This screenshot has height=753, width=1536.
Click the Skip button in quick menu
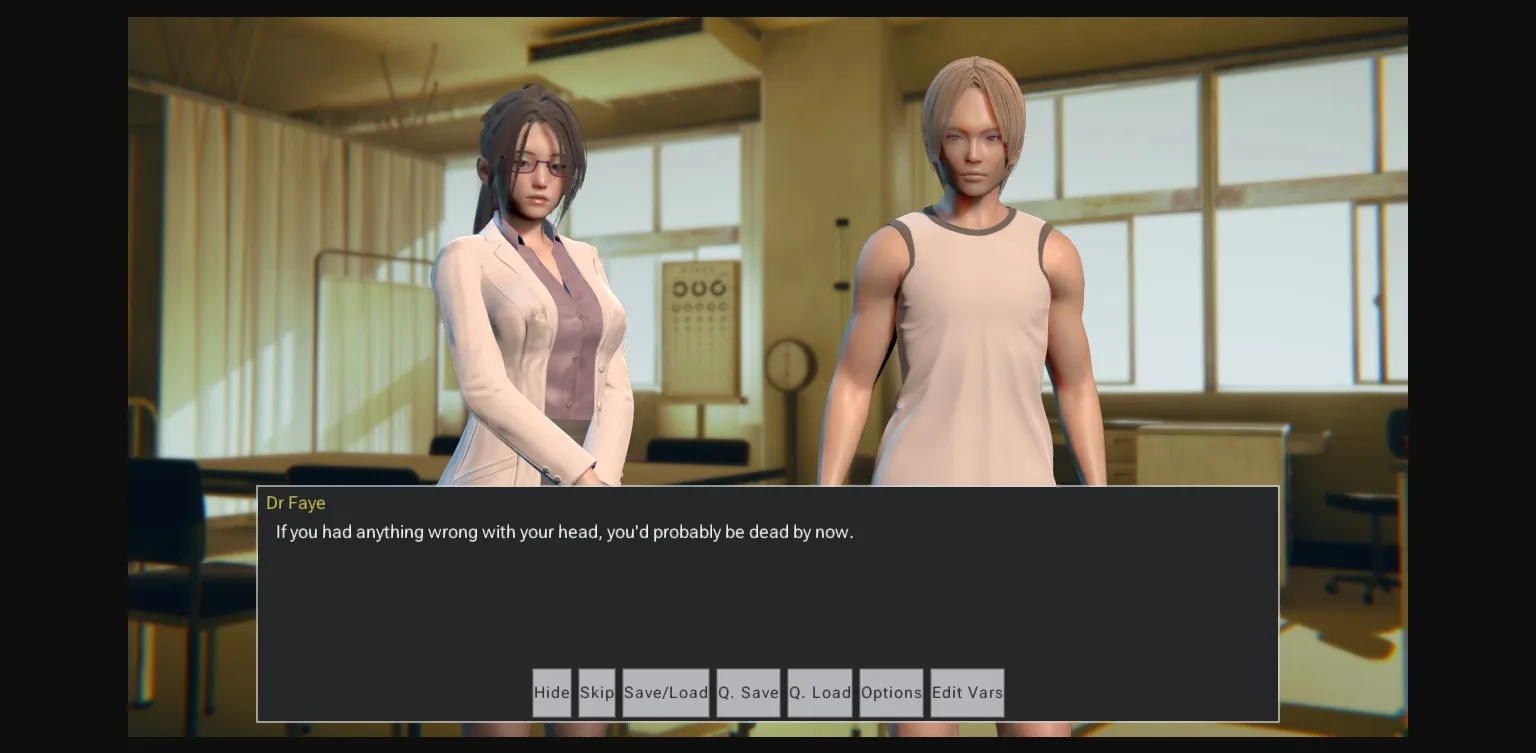click(x=596, y=692)
